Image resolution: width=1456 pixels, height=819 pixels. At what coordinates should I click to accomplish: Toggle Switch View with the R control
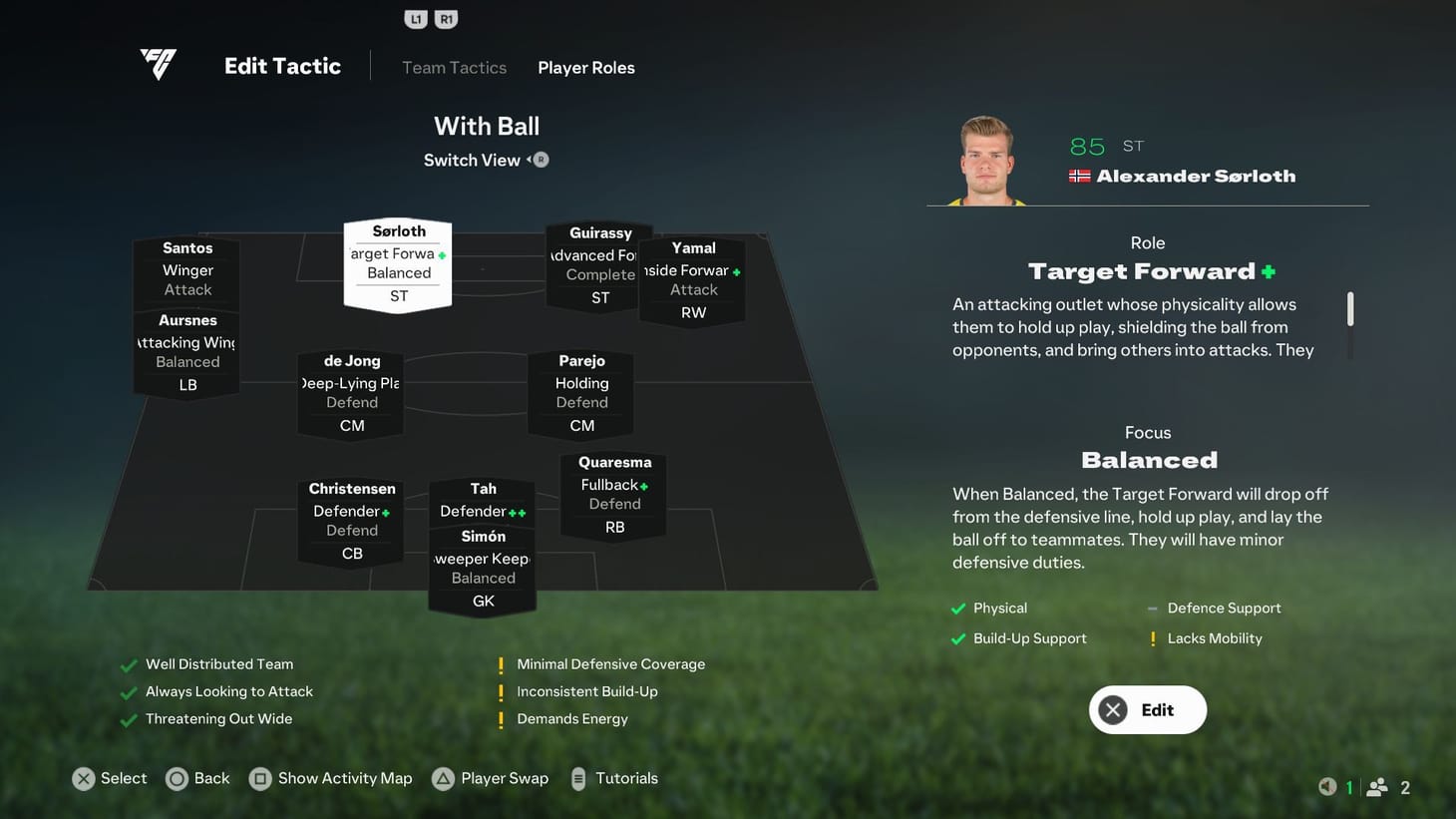tap(539, 159)
